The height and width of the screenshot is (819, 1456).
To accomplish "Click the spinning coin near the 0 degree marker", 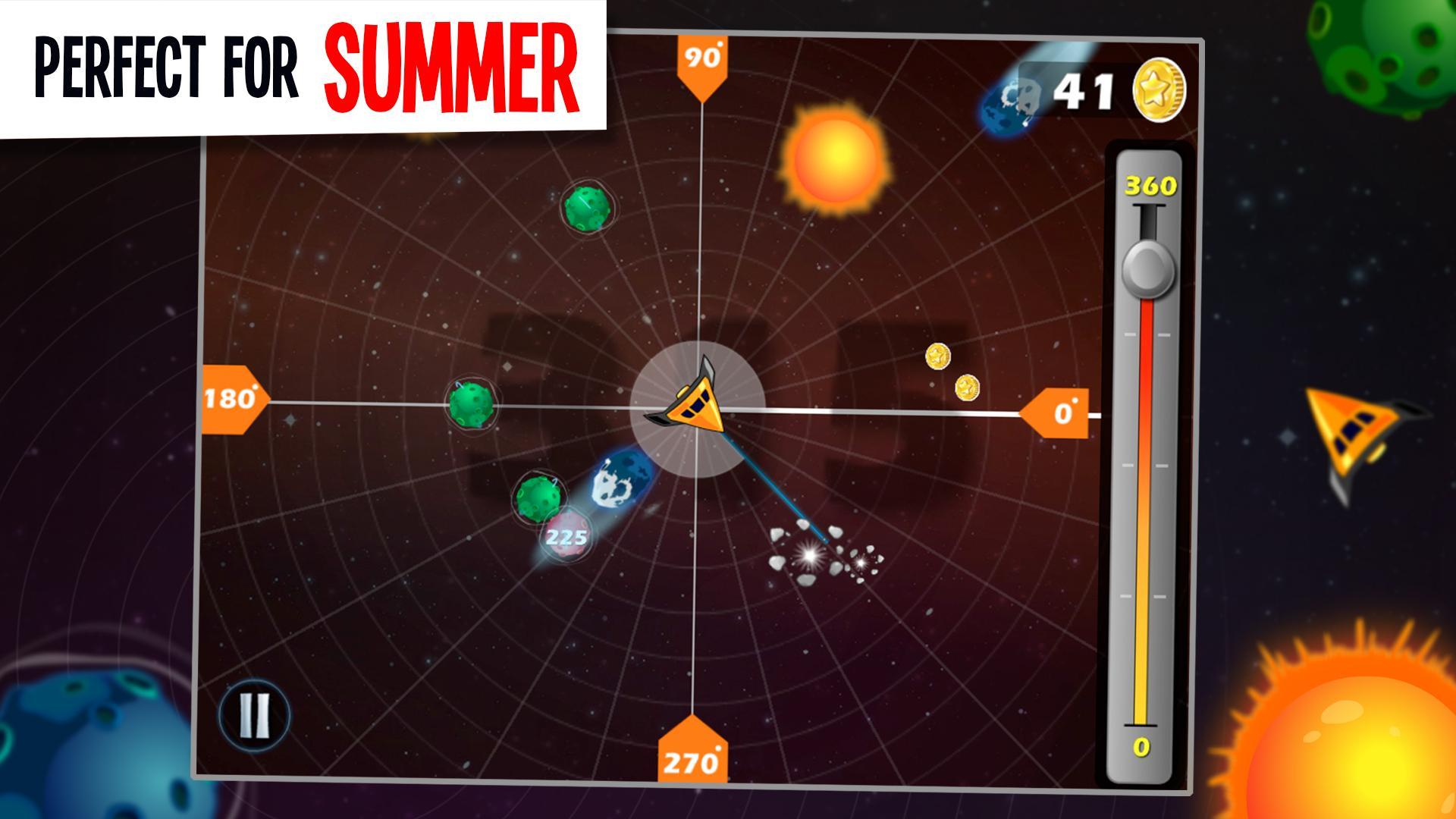I will pos(939,356).
